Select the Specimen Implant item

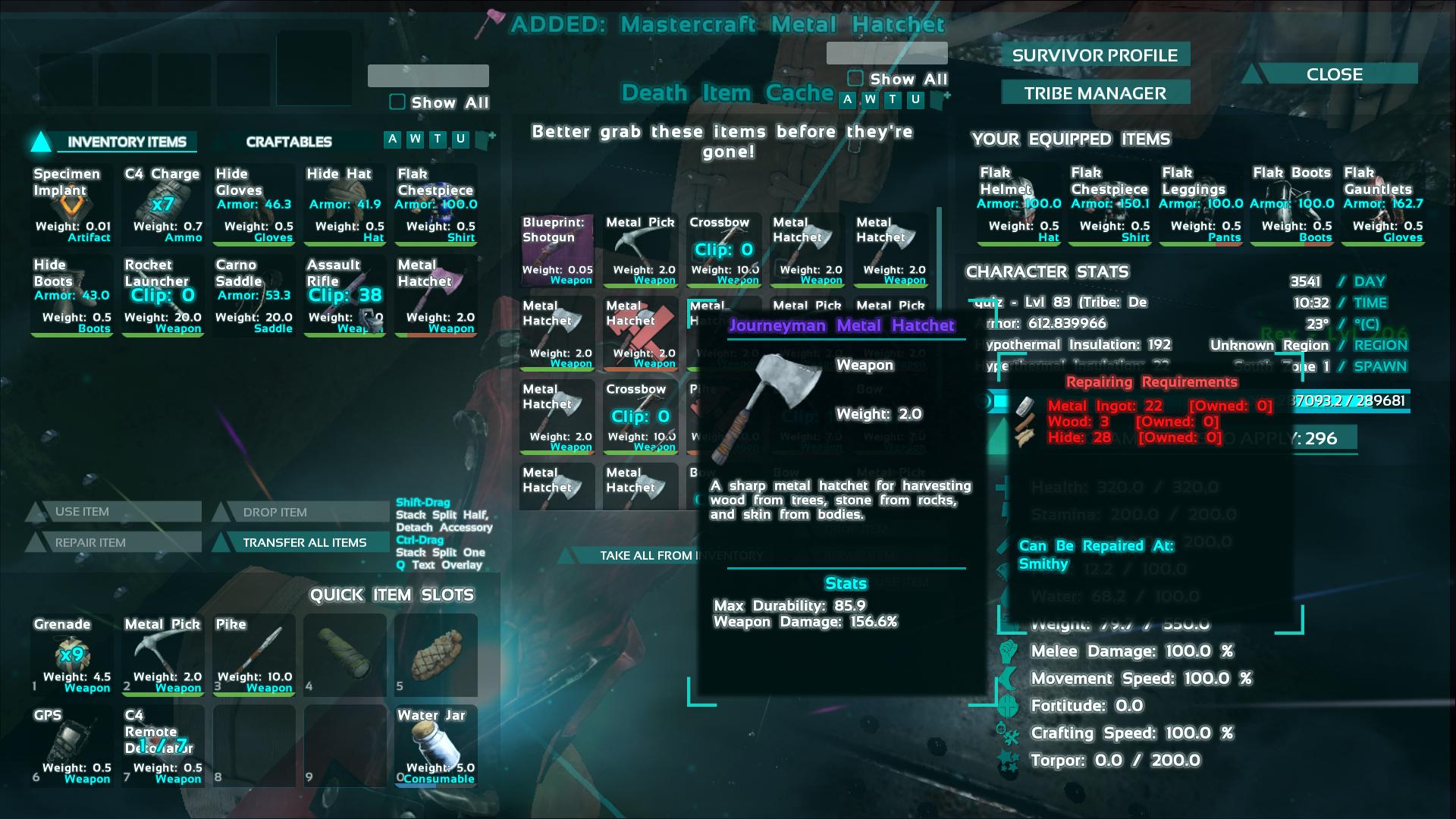tap(72, 205)
